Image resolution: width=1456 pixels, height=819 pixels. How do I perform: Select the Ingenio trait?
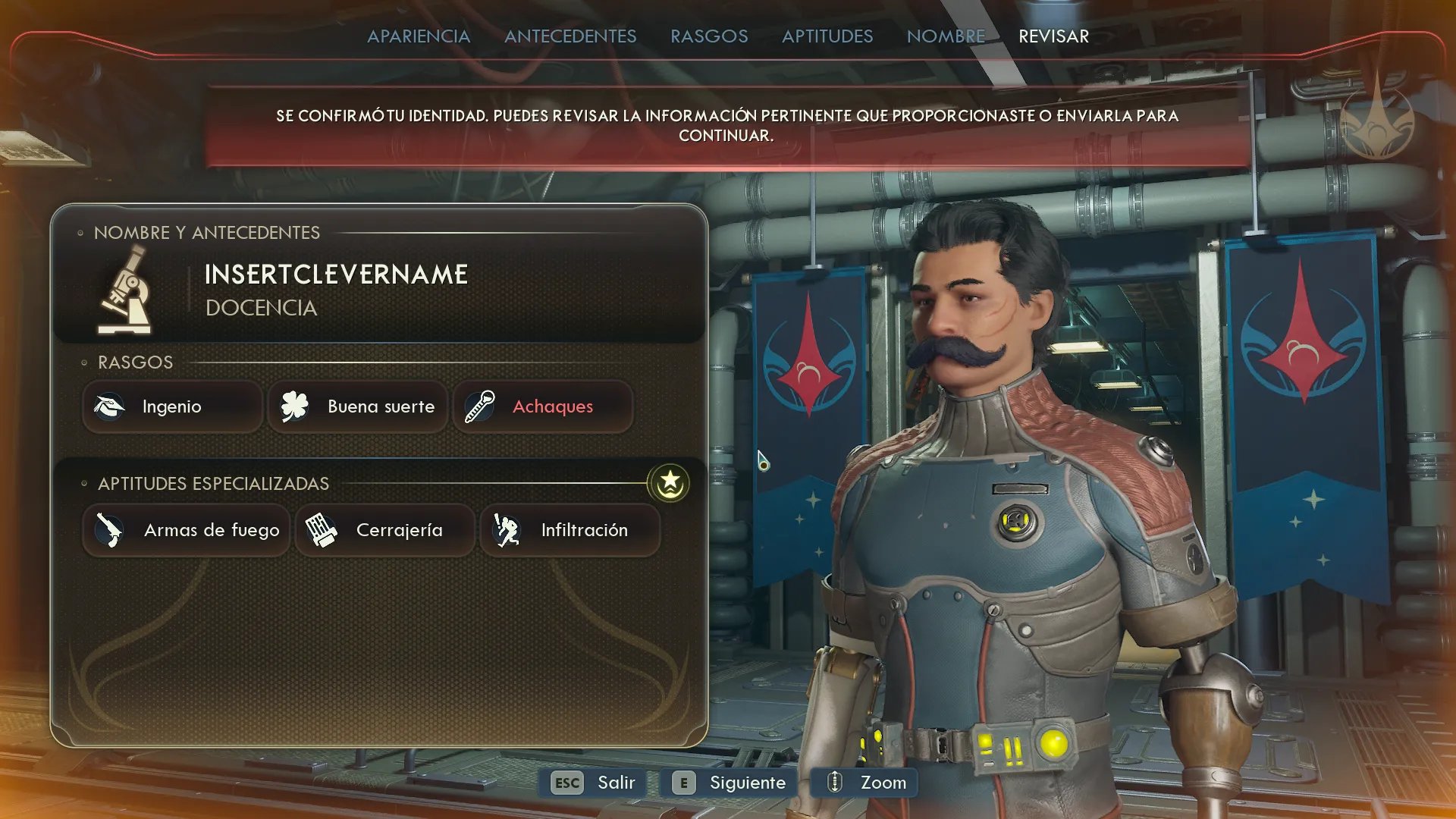coord(172,407)
